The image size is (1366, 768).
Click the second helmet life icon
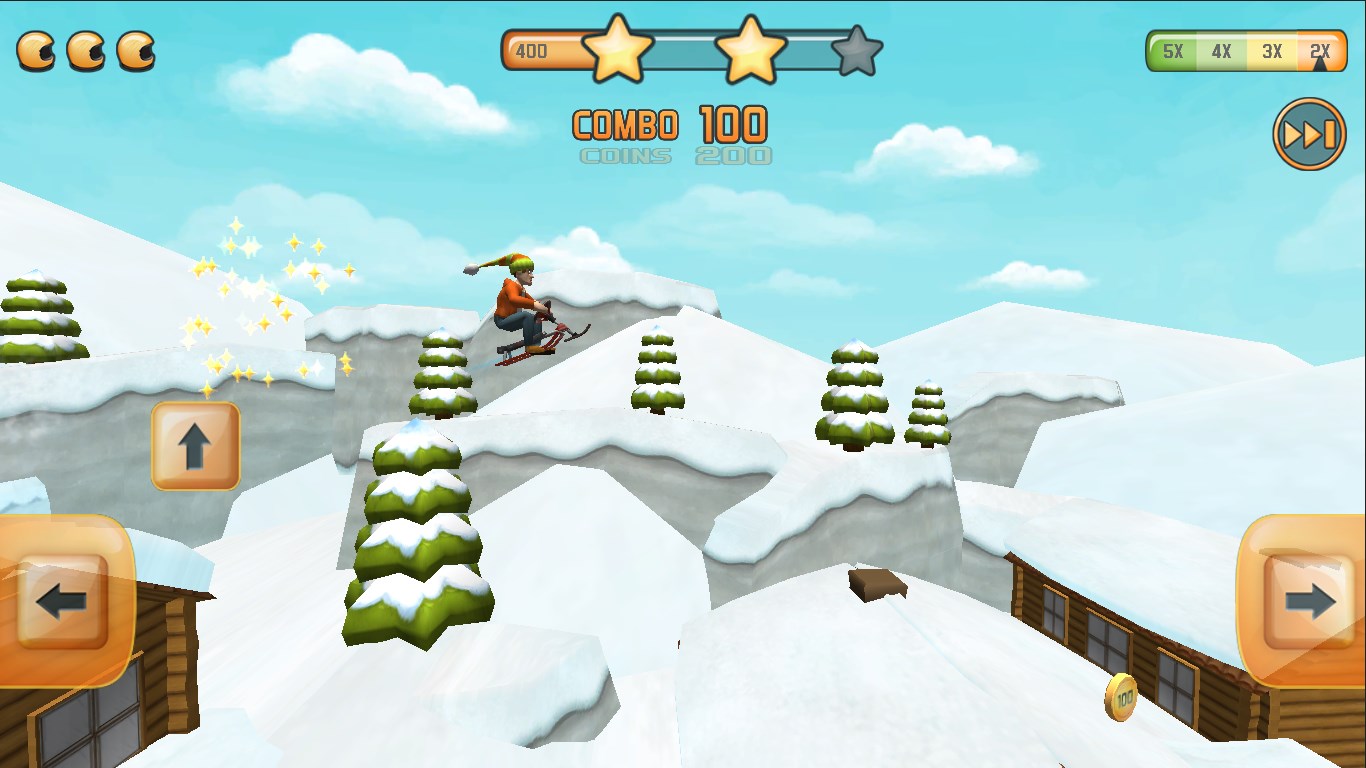(88, 50)
